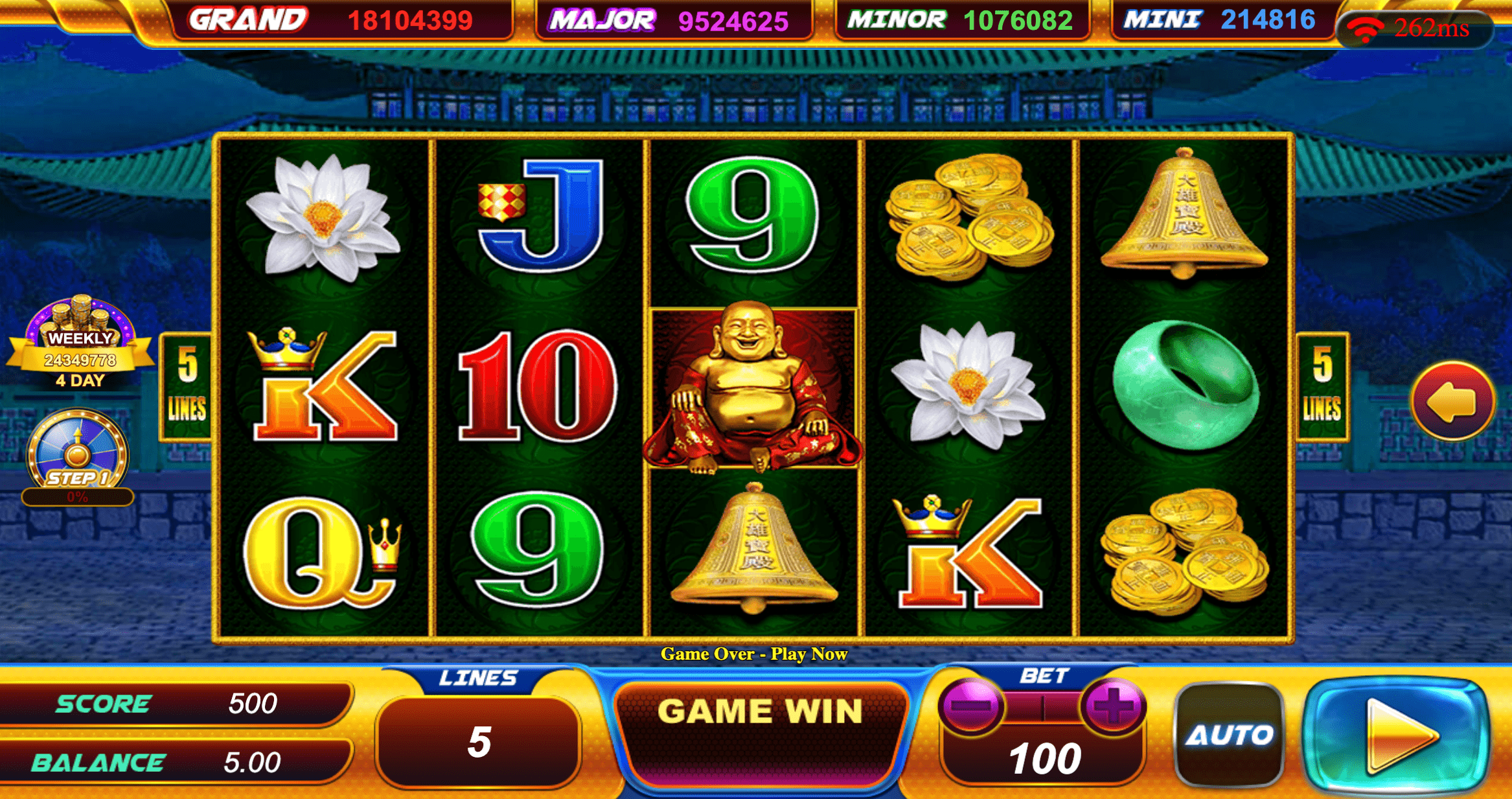Enable AUTO spin mode
Viewport: 1512px width, 799px height.
coord(1229,735)
